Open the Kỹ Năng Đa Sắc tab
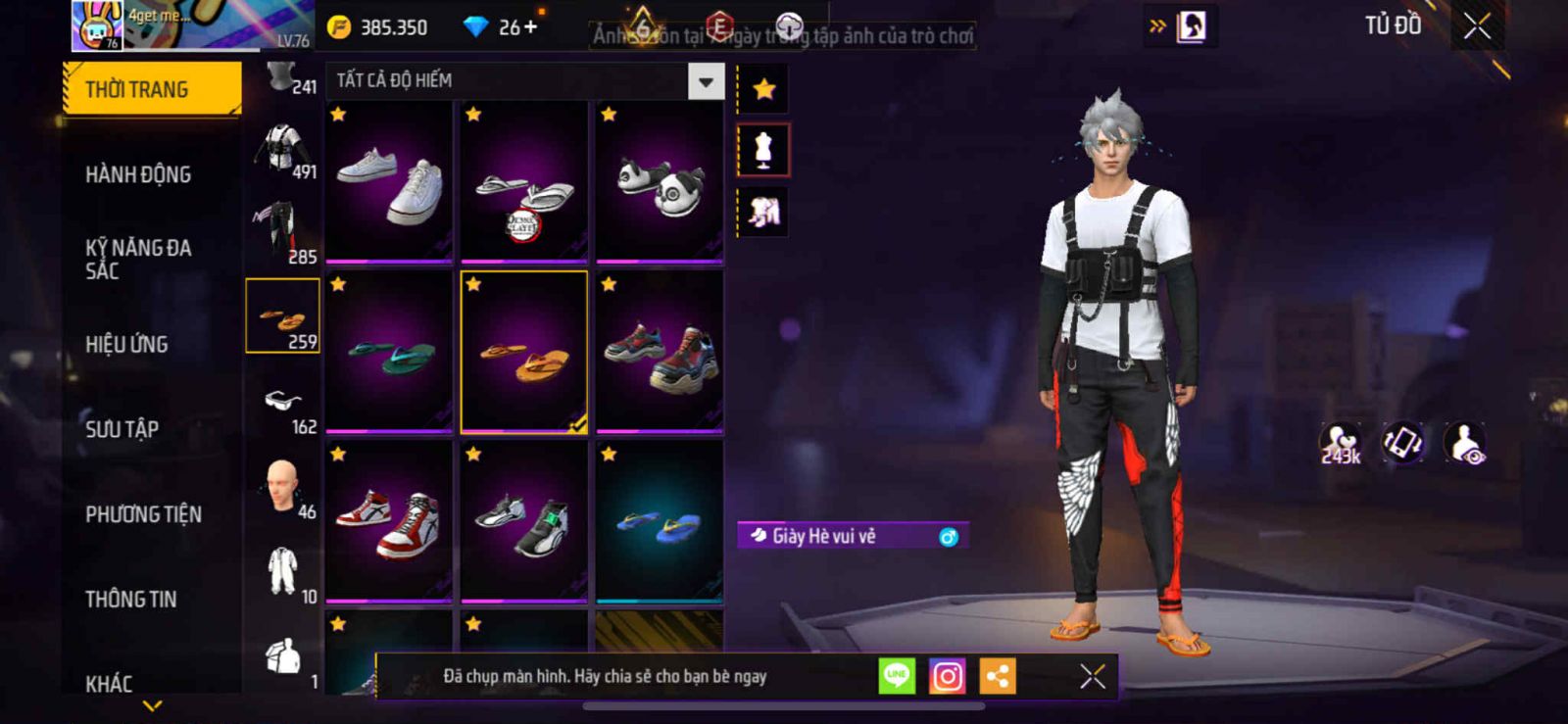The image size is (1568, 724). click(138, 259)
